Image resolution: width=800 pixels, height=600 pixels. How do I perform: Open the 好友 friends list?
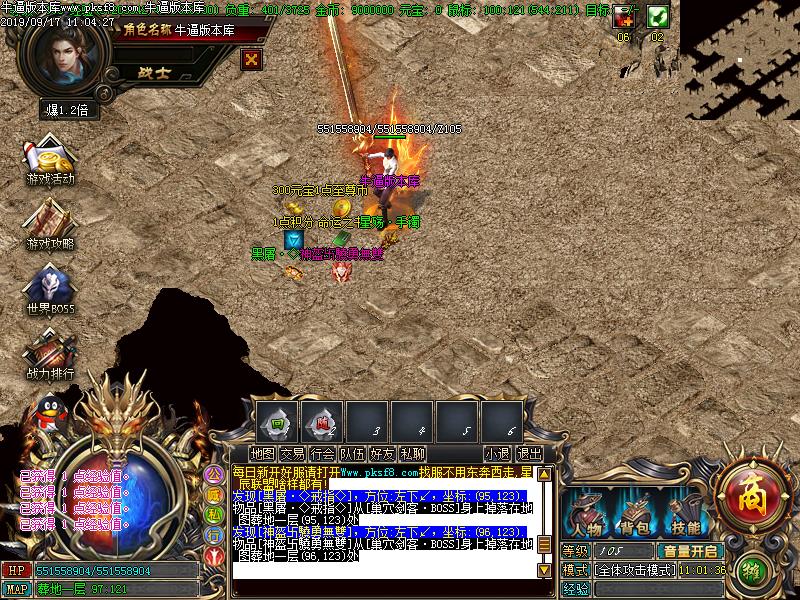(382, 453)
